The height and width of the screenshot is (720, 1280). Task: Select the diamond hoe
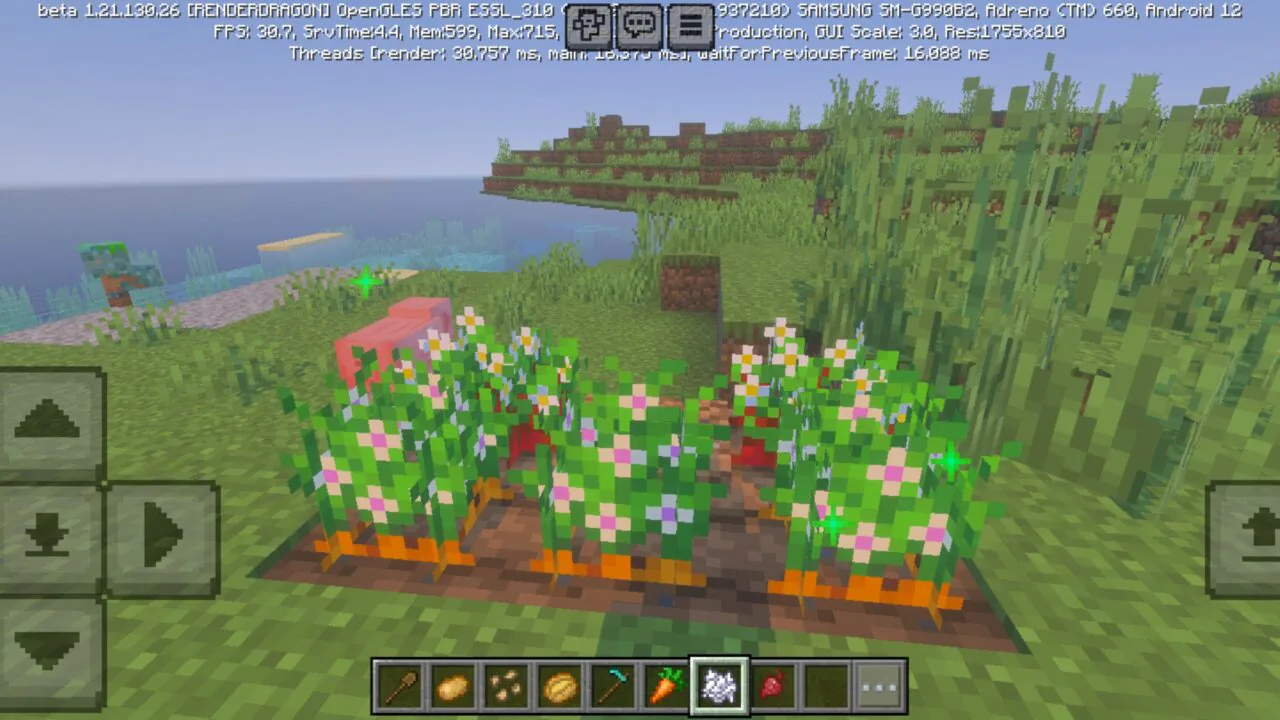611,684
